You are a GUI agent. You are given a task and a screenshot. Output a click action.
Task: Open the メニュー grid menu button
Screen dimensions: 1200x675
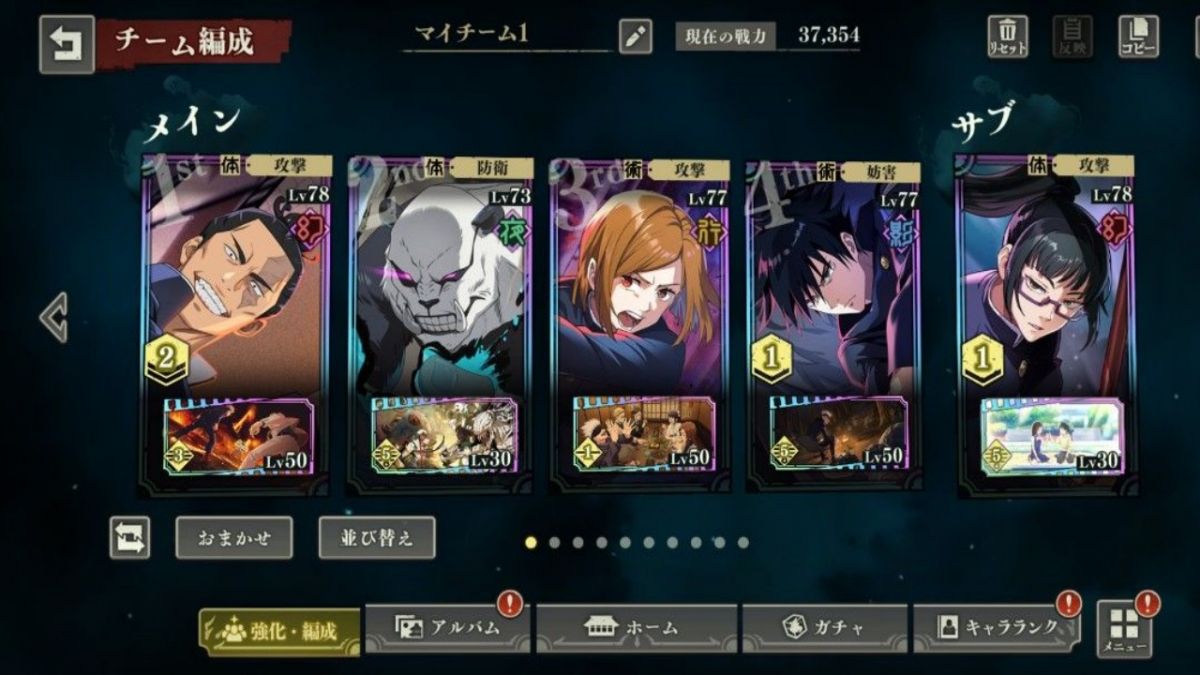coord(1124,628)
